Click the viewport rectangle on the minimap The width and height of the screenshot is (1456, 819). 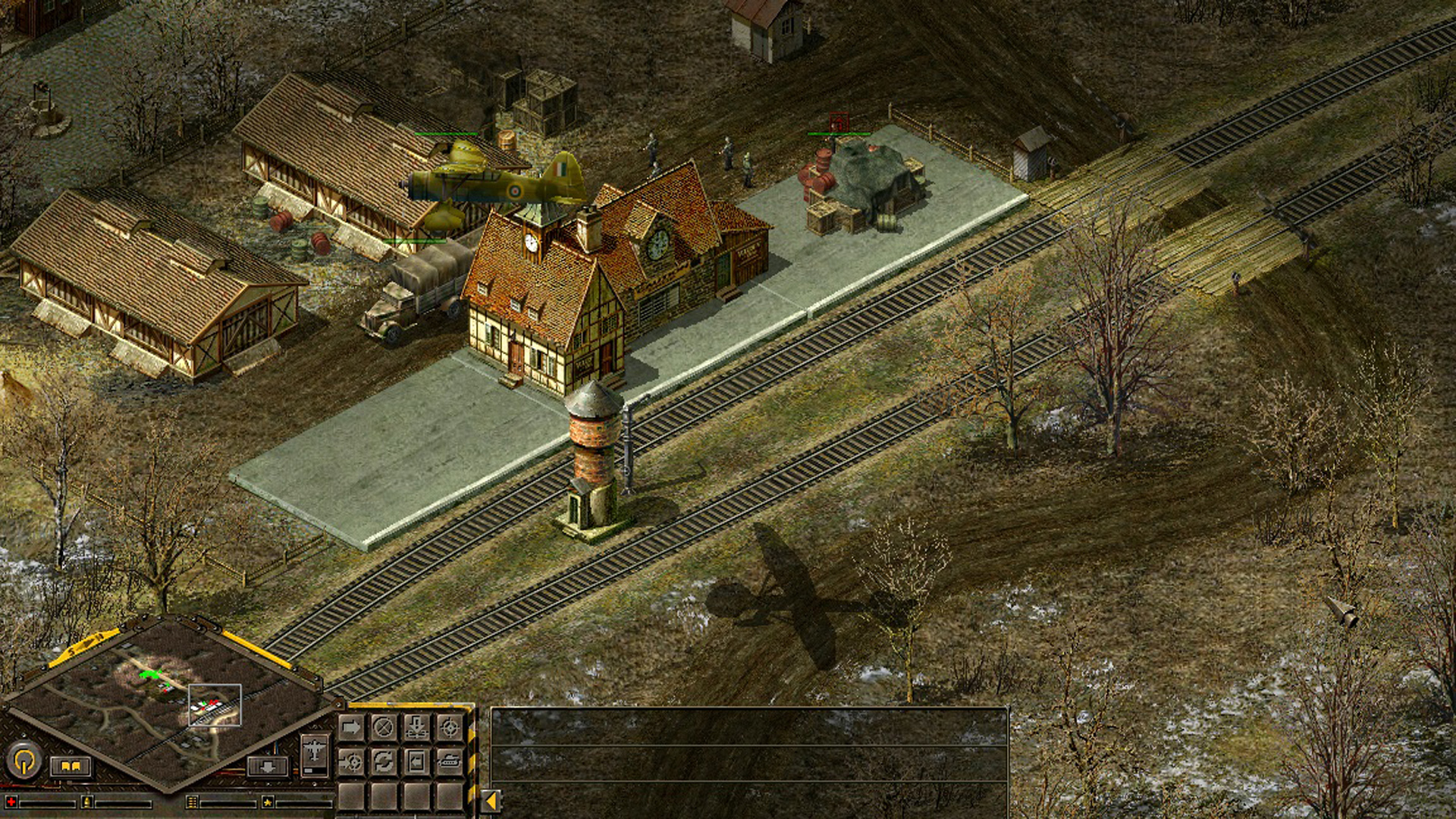click(x=215, y=706)
